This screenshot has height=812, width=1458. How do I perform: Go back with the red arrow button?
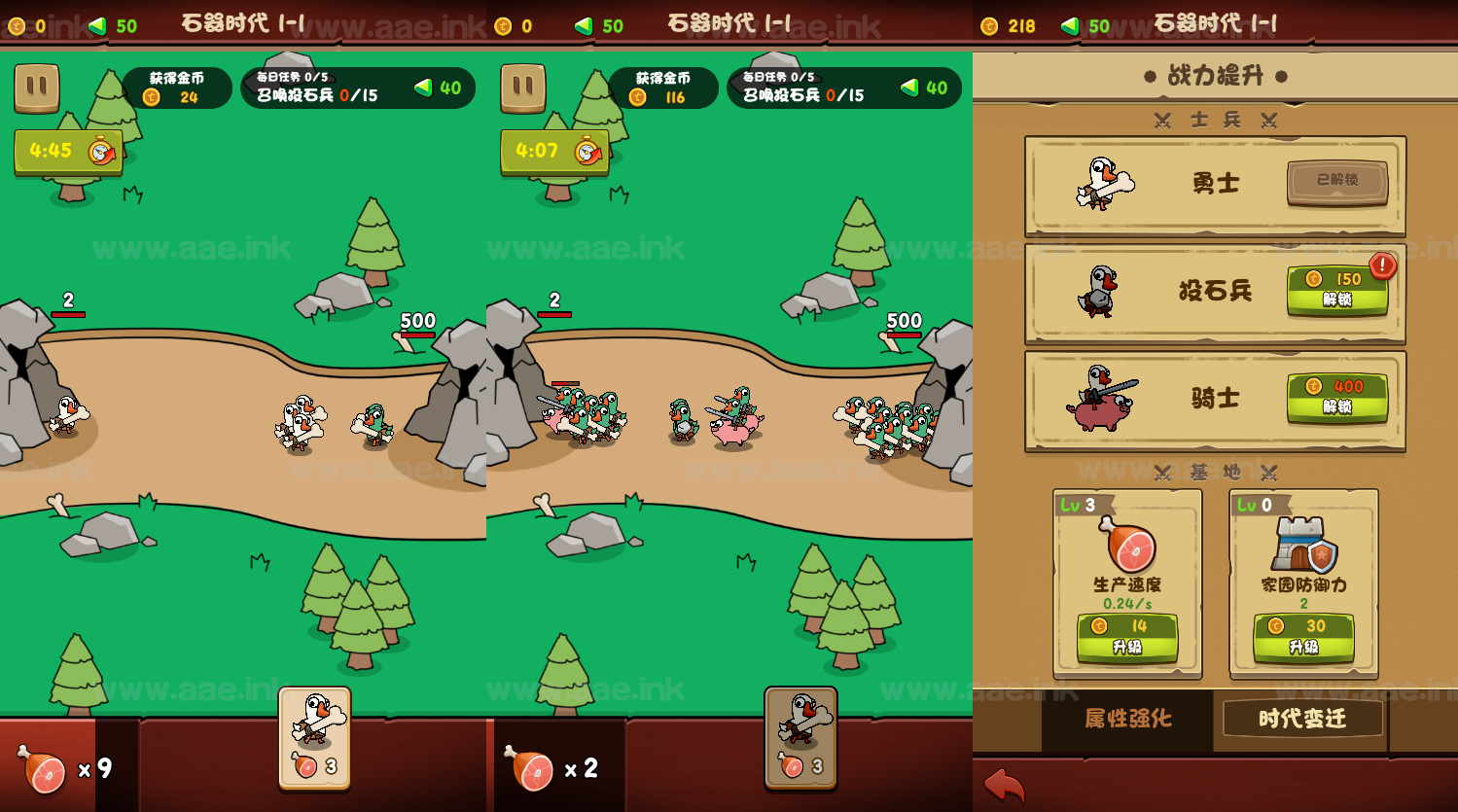1004,785
